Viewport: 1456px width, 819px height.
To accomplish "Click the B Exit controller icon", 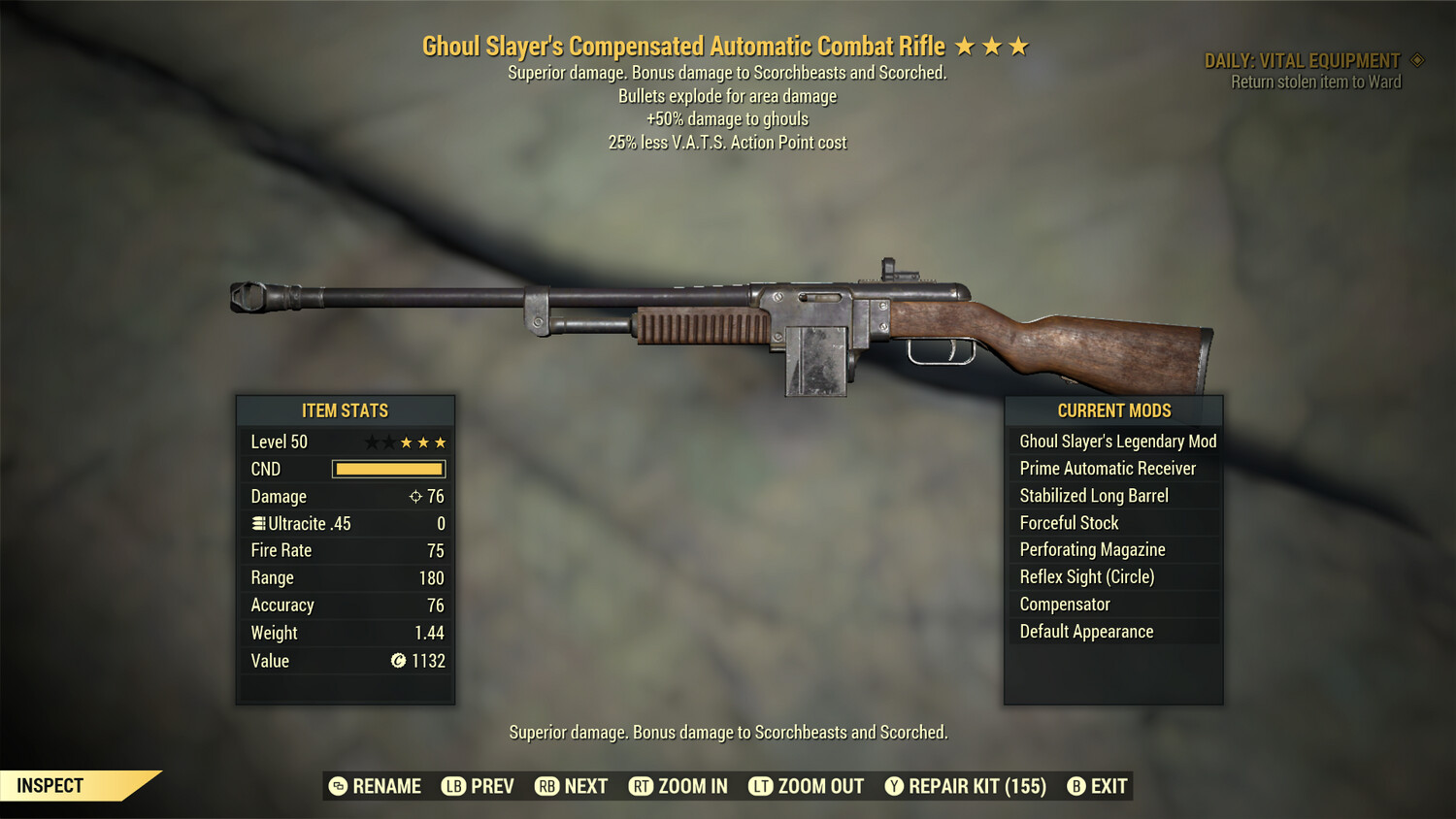I will 1075,786.
